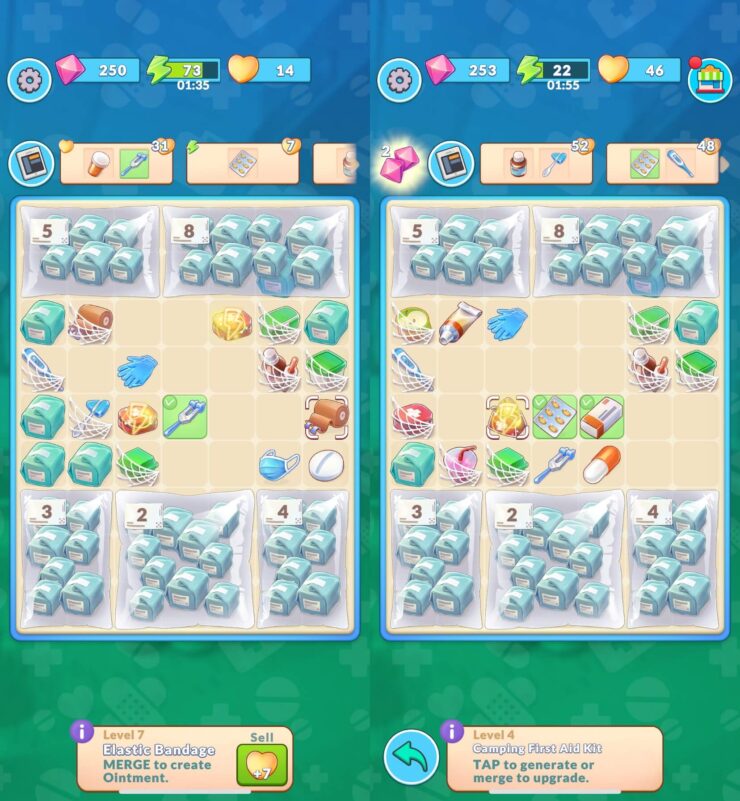Select the highlighted elastic bandage roll tile
740x801 pixels.
(326, 417)
